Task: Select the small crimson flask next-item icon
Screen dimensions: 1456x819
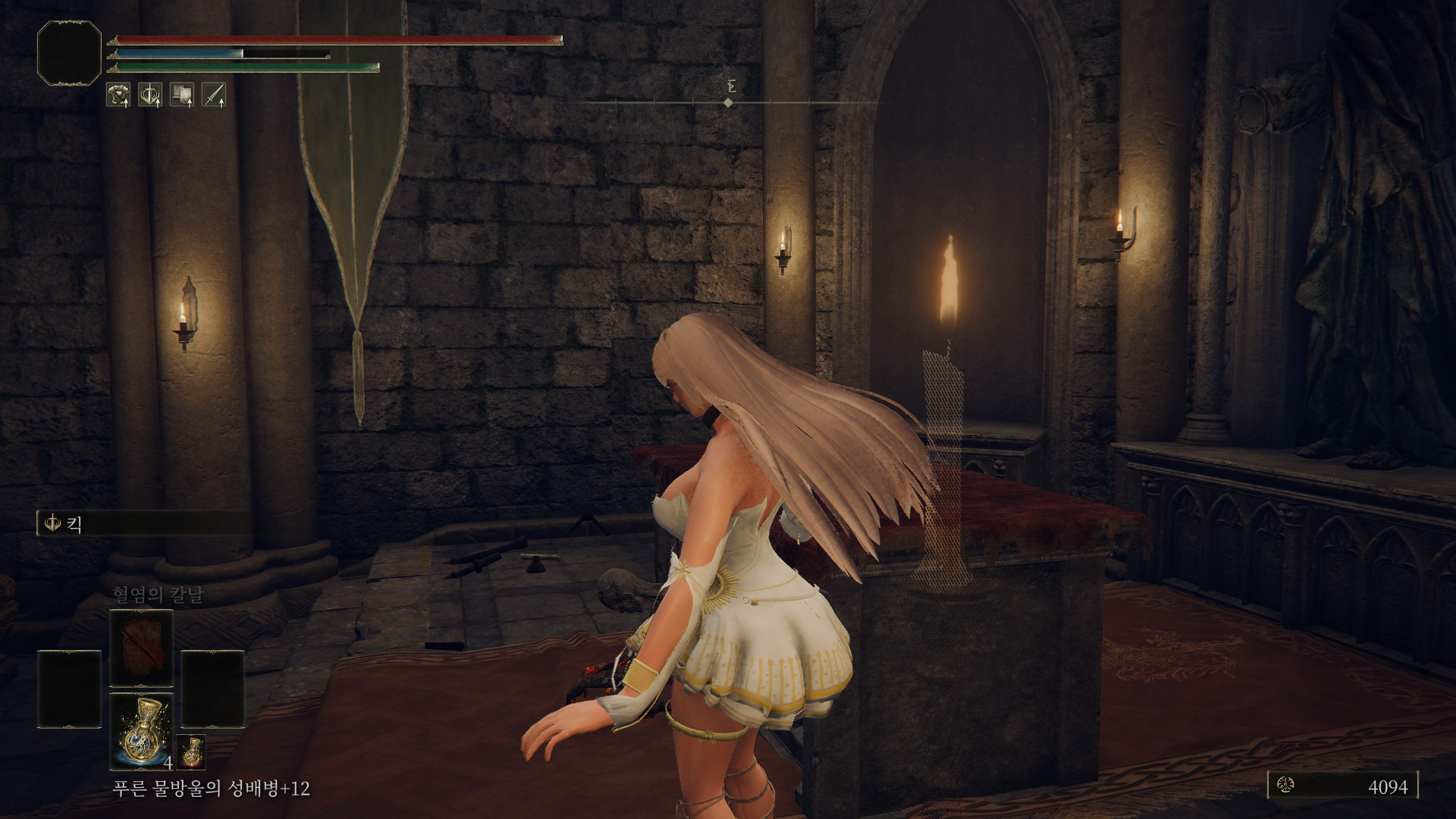Action: point(191,751)
